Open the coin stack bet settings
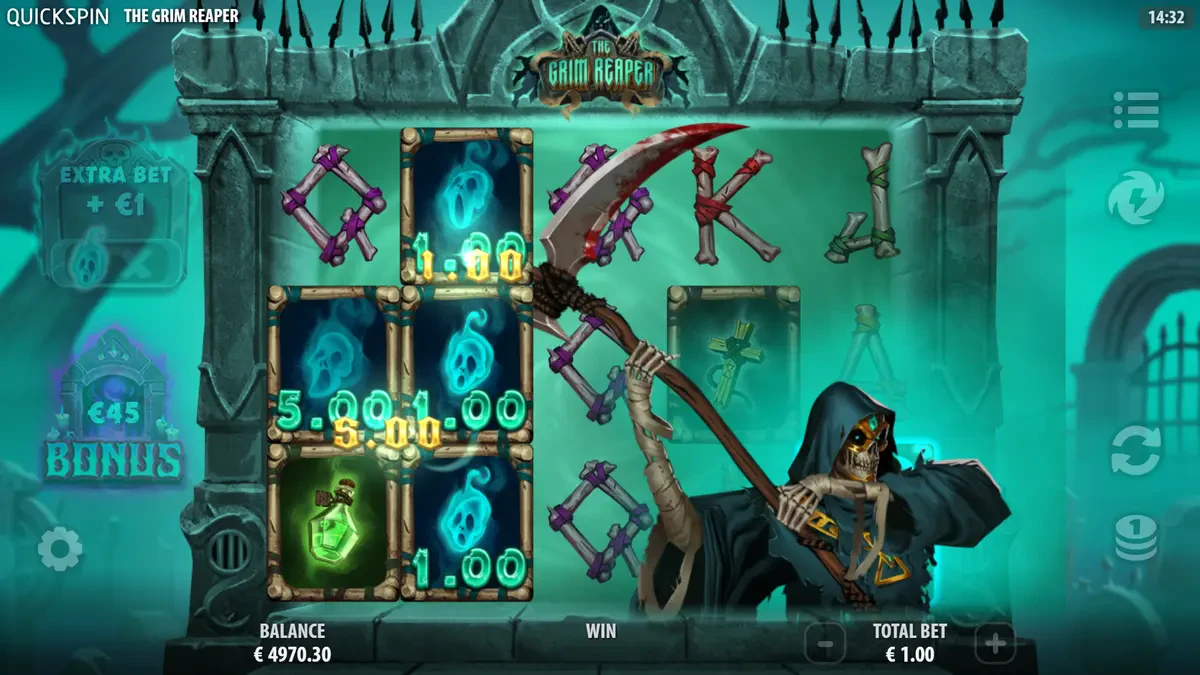1200x675 pixels. [x=1135, y=538]
